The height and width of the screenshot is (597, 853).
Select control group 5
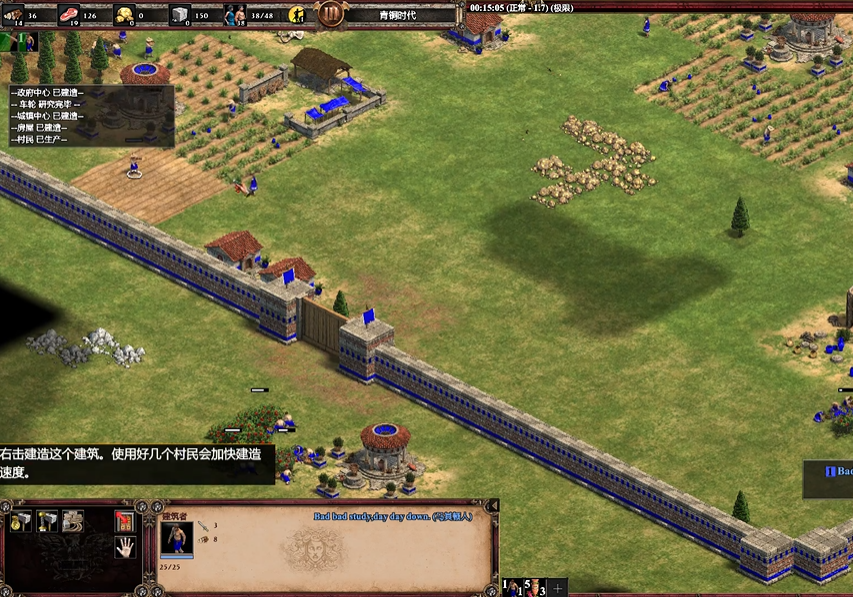pyautogui.click(x=533, y=587)
